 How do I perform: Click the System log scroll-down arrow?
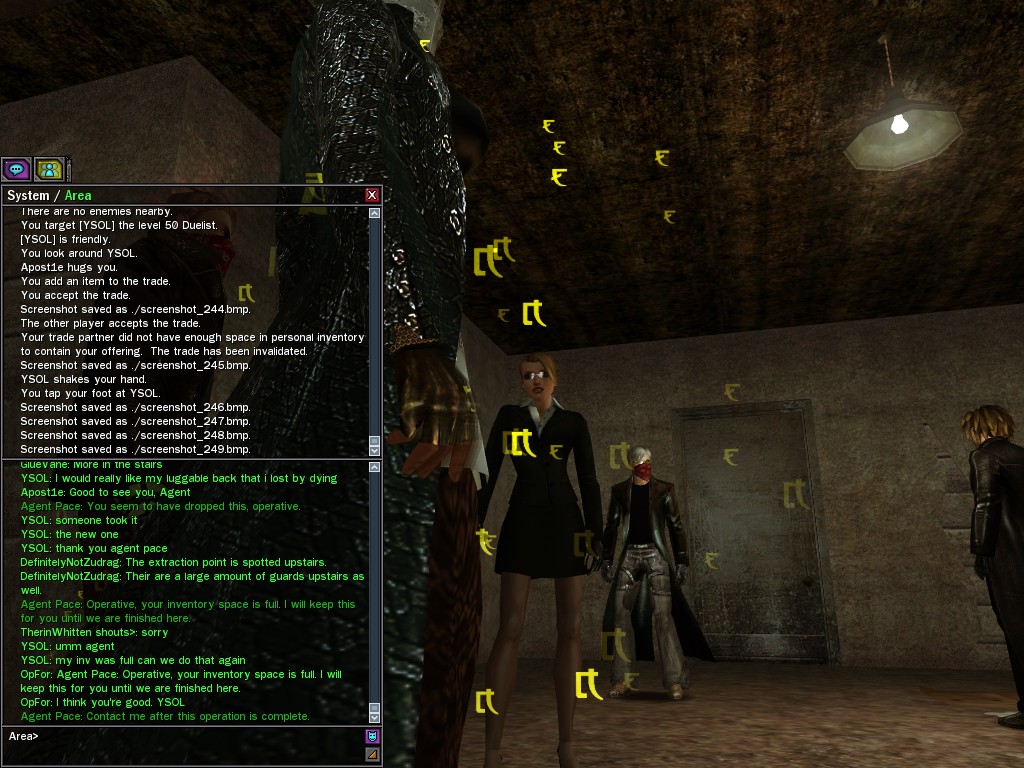pyautogui.click(x=375, y=451)
